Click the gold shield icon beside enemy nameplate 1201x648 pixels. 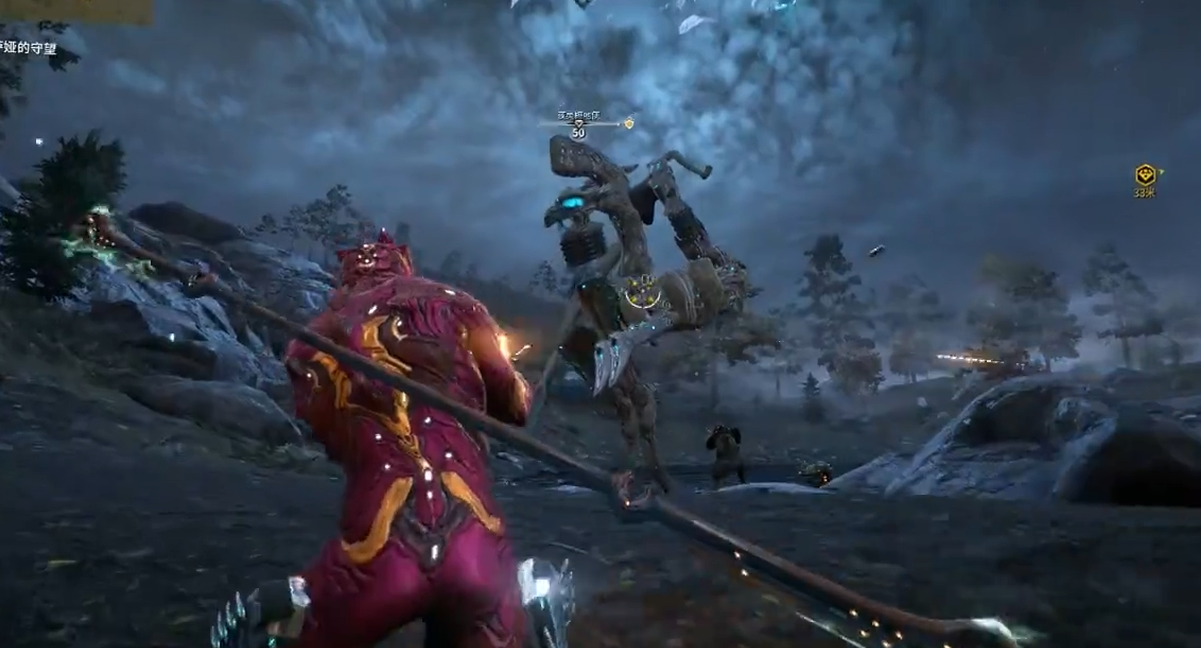(629, 123)
